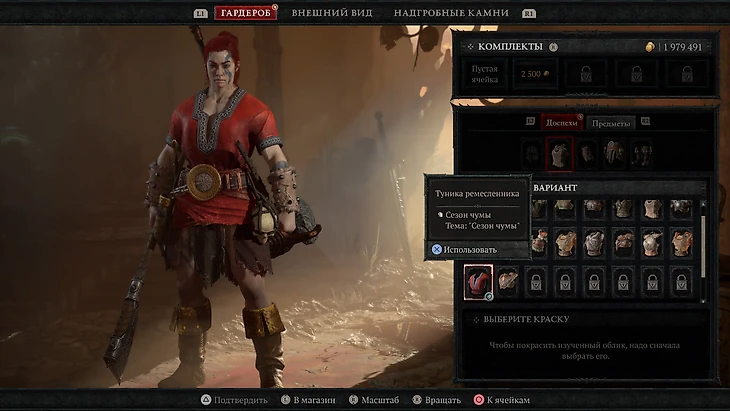Choose the helmet armor slot icon

[532, 154]
